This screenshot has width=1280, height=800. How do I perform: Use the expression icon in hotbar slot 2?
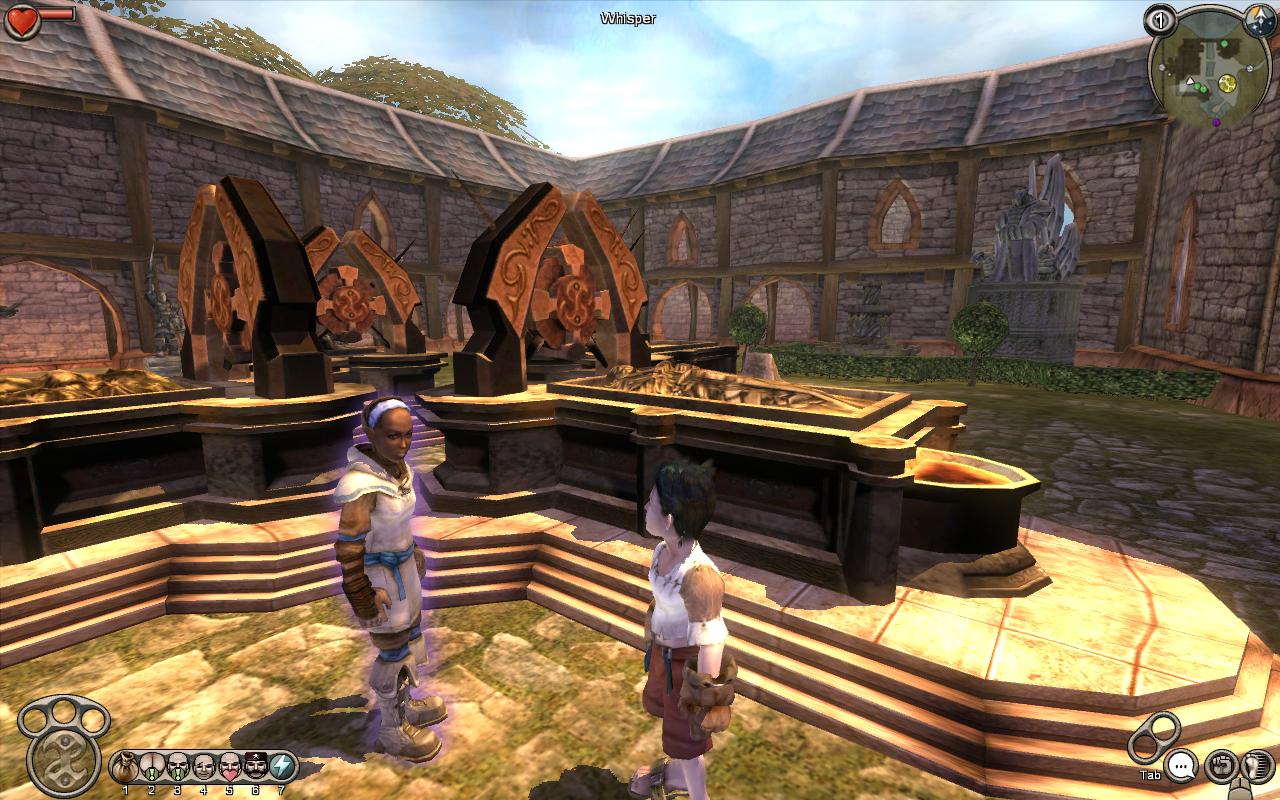click(x=152, y=767)
